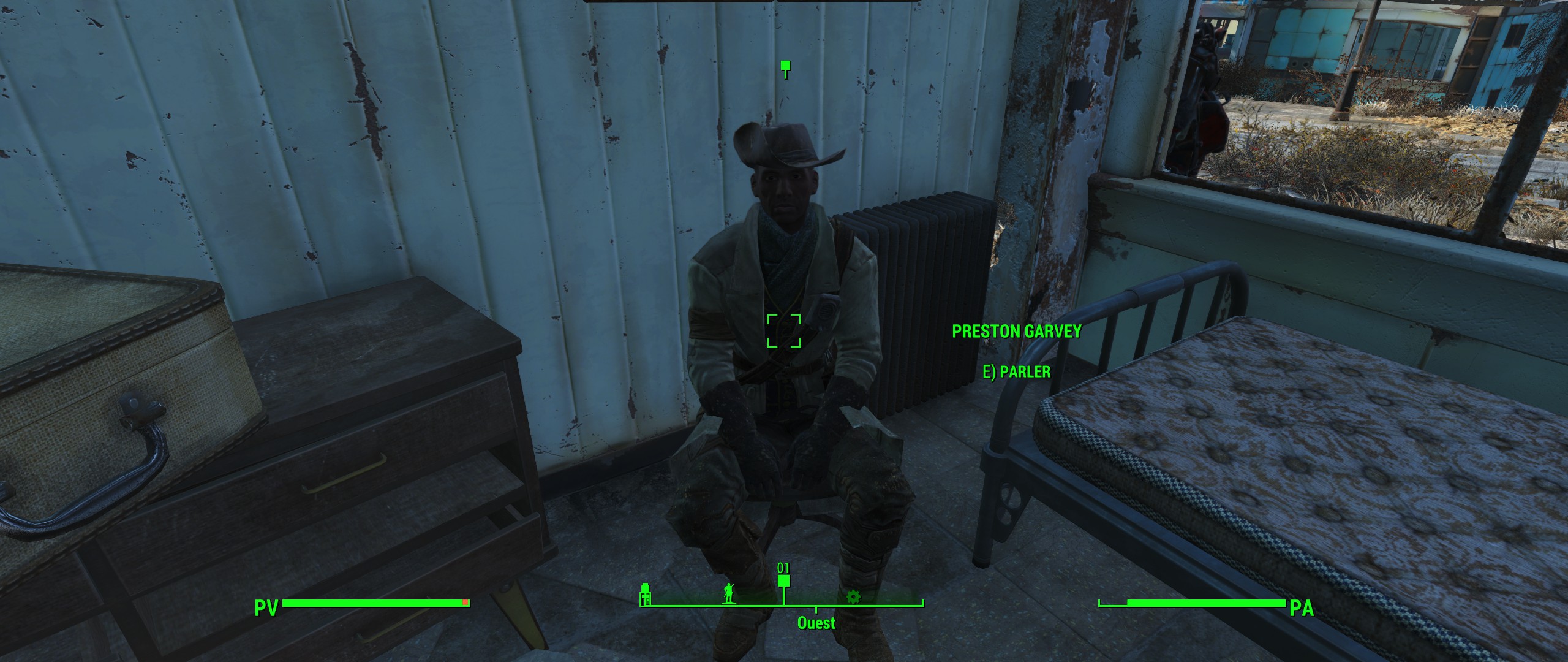Click the gas station icon on the compass
The width and height of the screenshot is (1568, 662).
[644, 595]
